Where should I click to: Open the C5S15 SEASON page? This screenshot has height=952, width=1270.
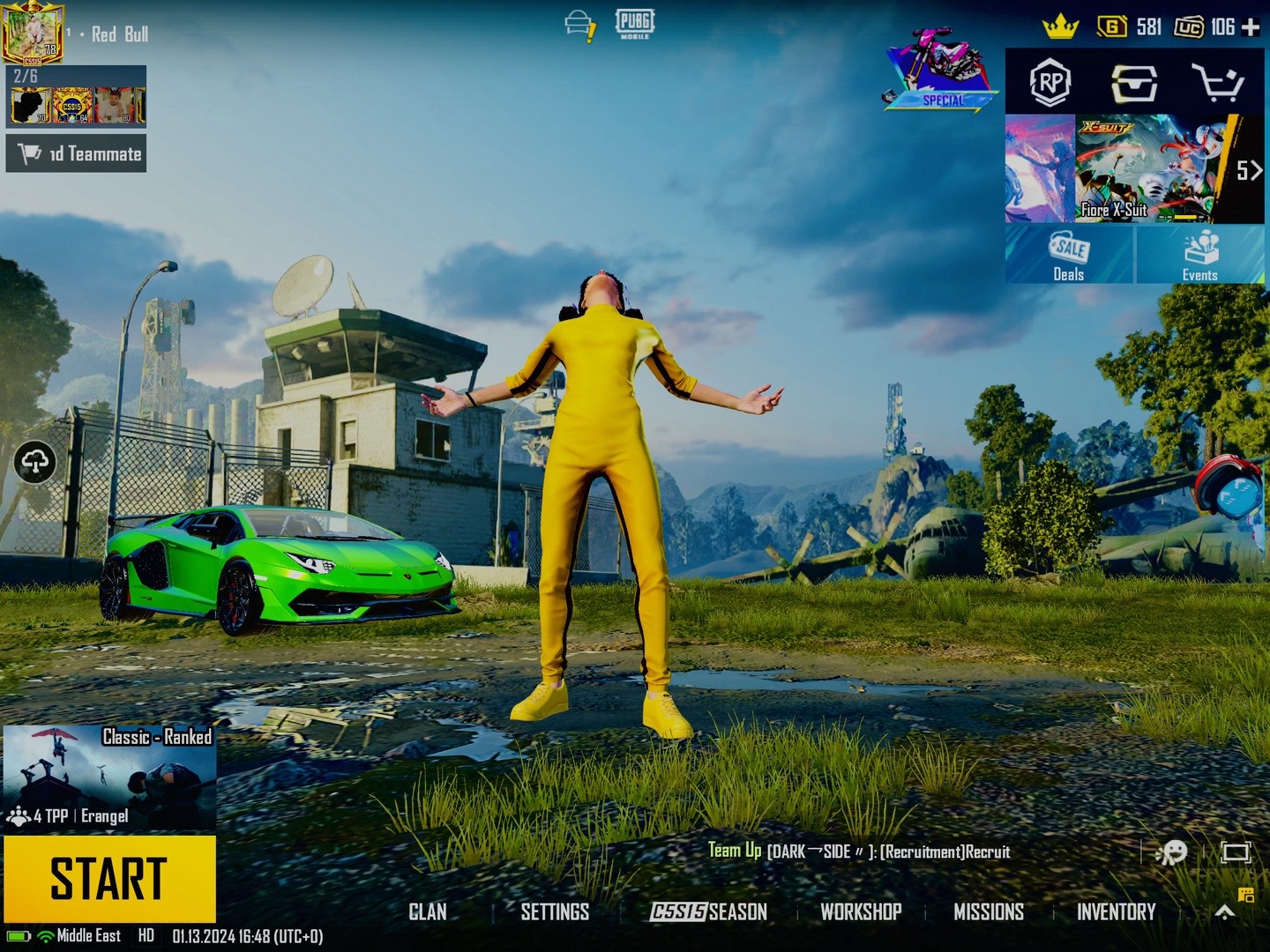709,912
